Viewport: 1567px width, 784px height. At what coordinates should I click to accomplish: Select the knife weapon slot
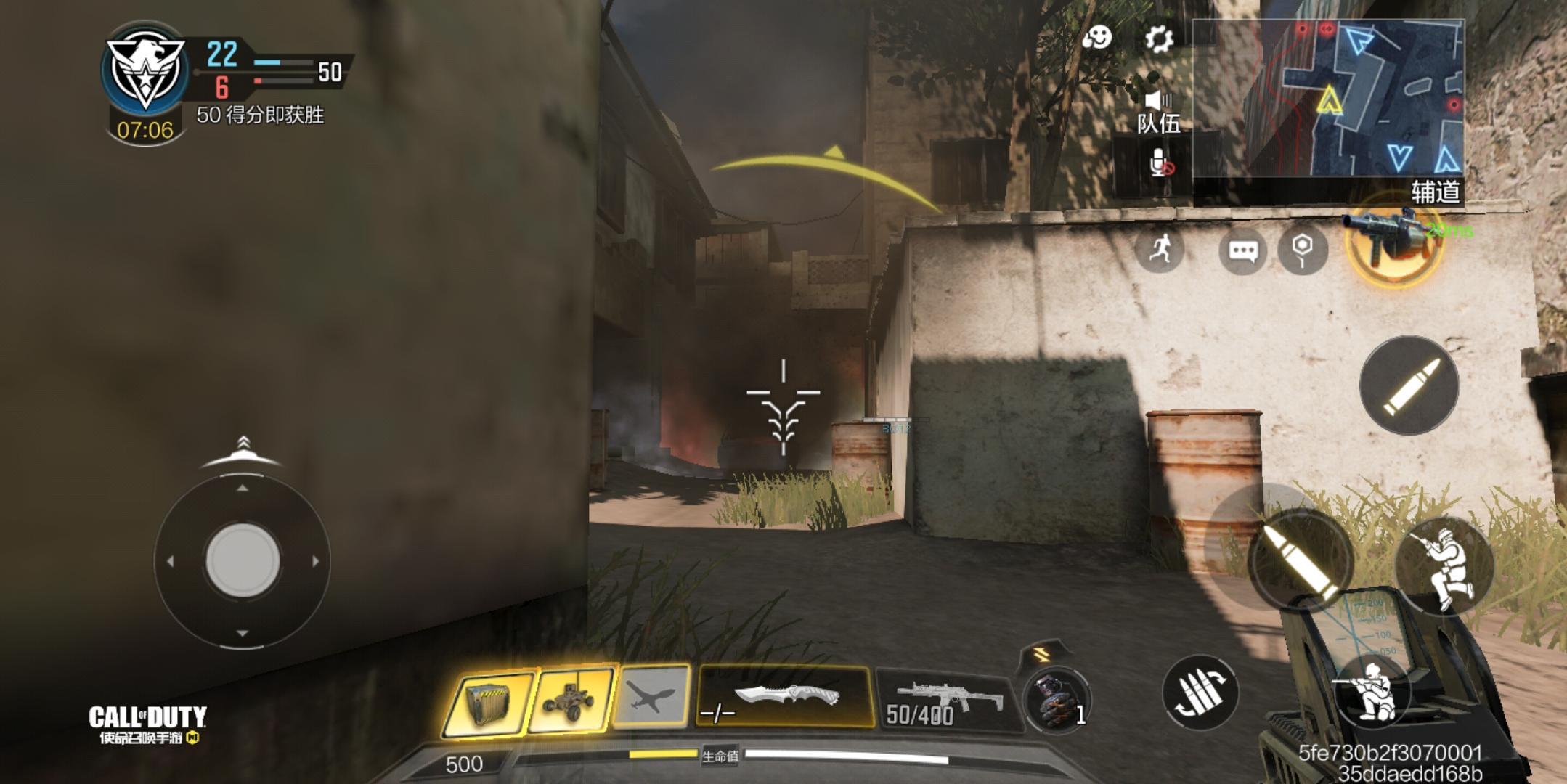tap(785, 698)
